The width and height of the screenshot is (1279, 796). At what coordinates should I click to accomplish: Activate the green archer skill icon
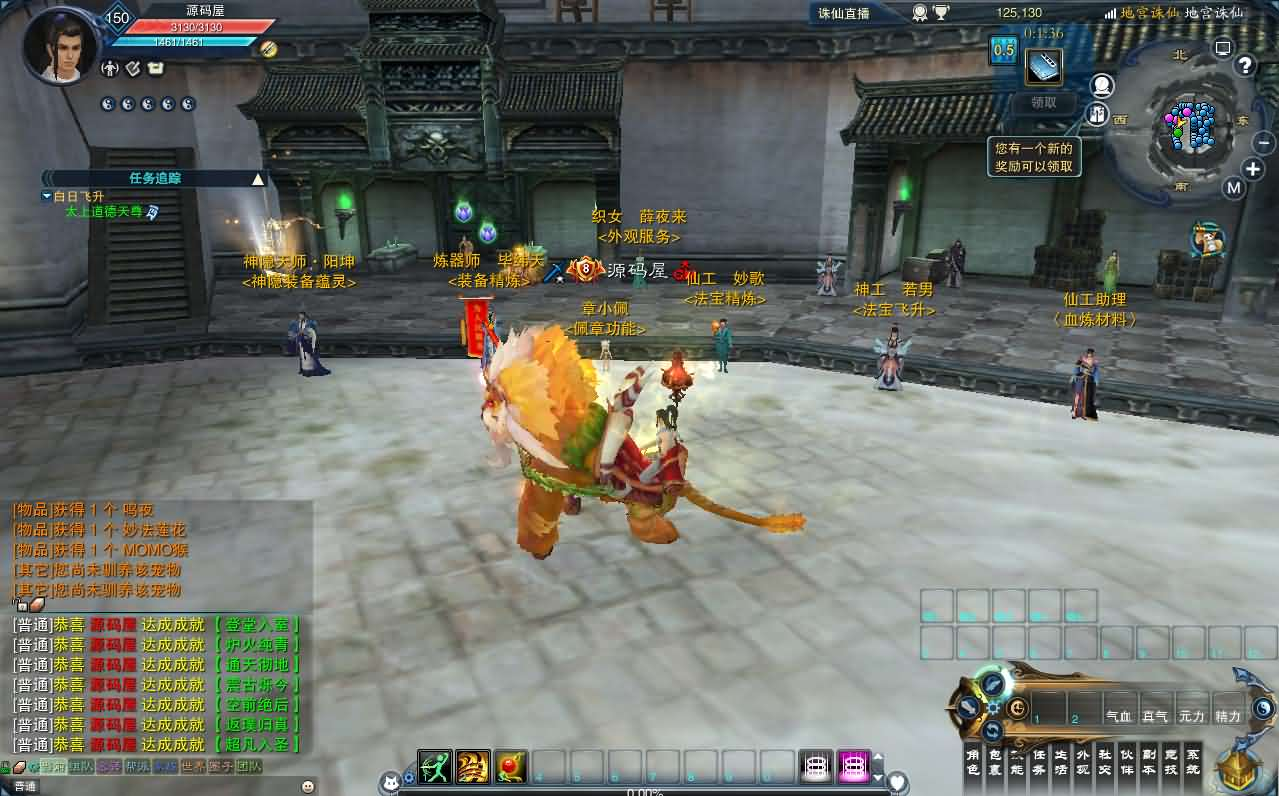pos(435,766)
